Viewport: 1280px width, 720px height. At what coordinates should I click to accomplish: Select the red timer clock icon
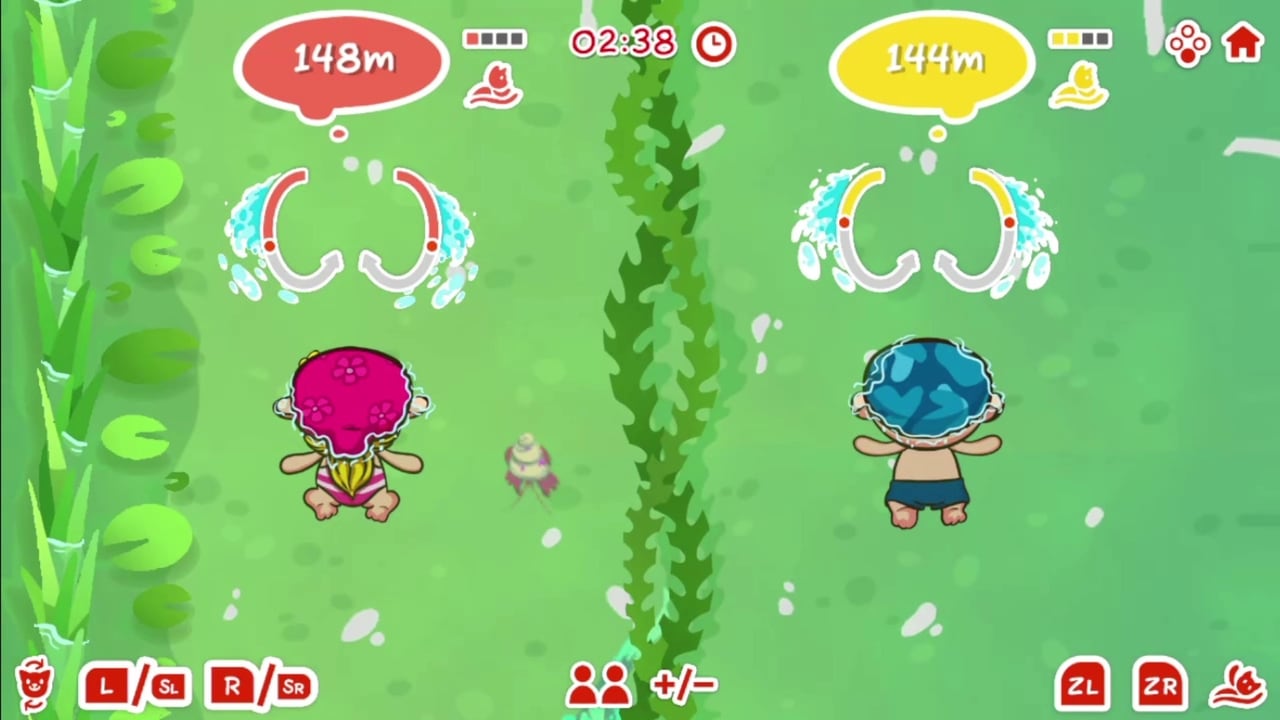click(712, 42)
